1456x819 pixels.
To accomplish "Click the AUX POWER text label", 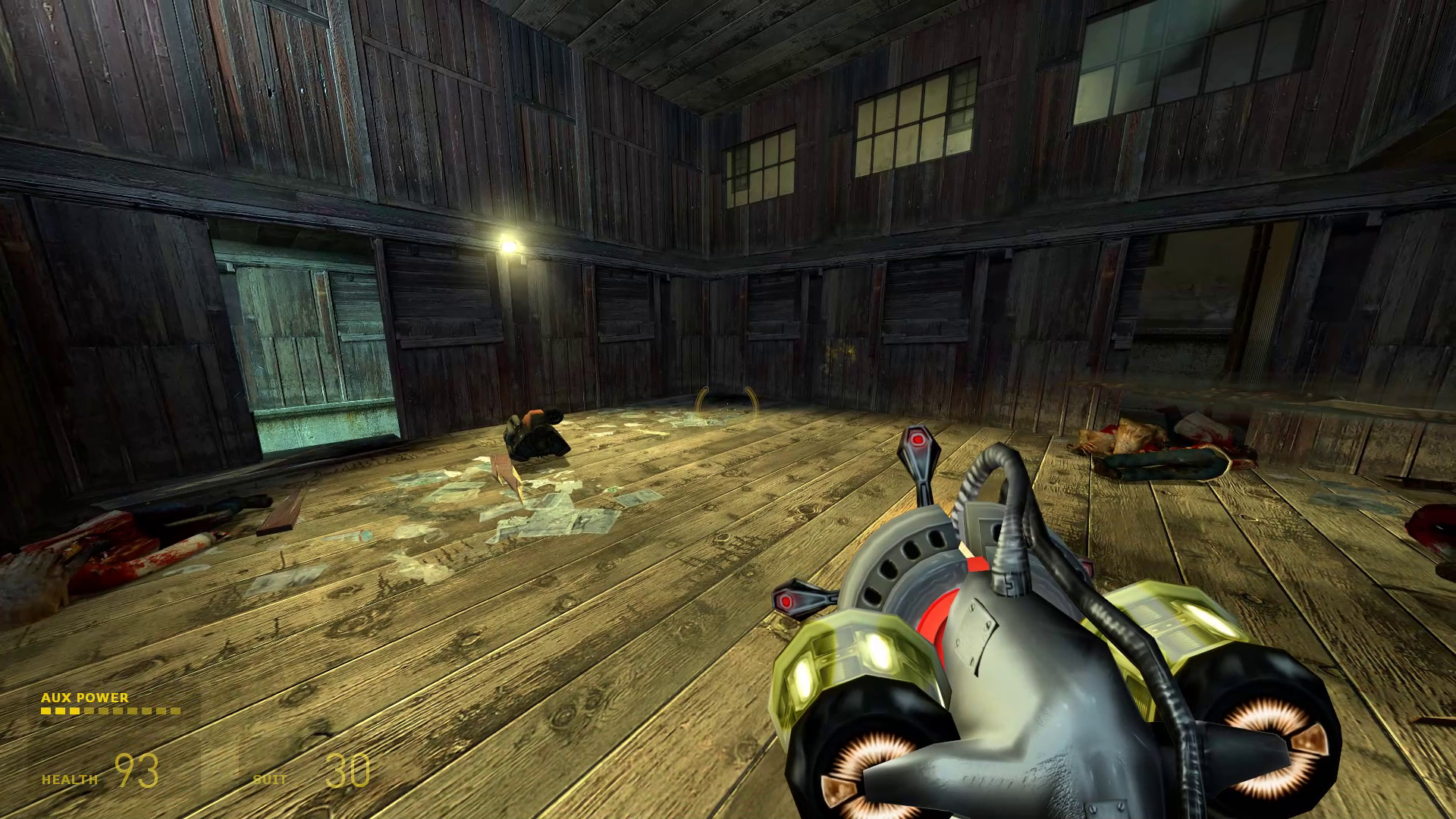I will [x=86, y=696].
